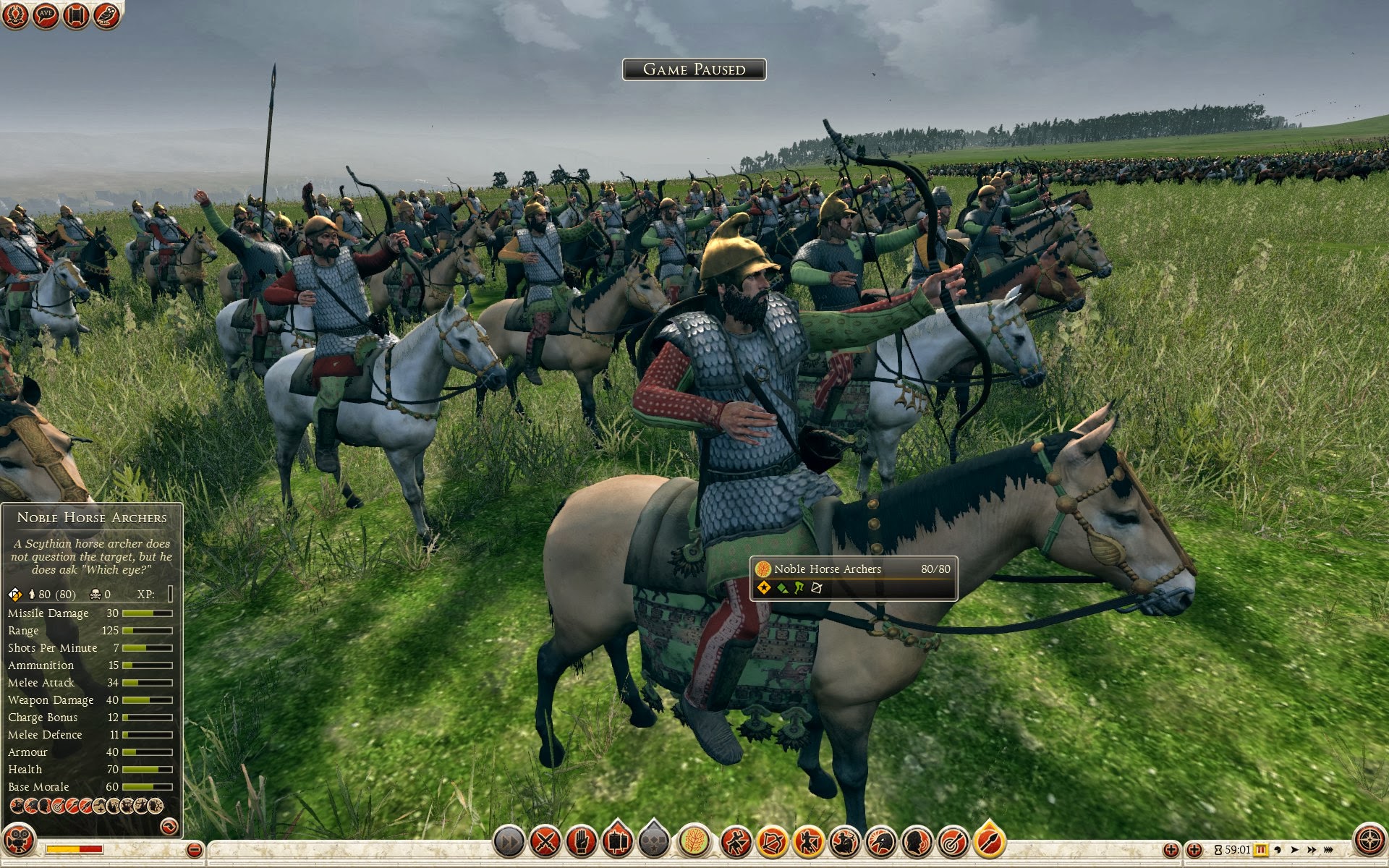Activate the shouting head ability icon
Viewport: 1389px width, 868px height.
[x=917, y=842]
